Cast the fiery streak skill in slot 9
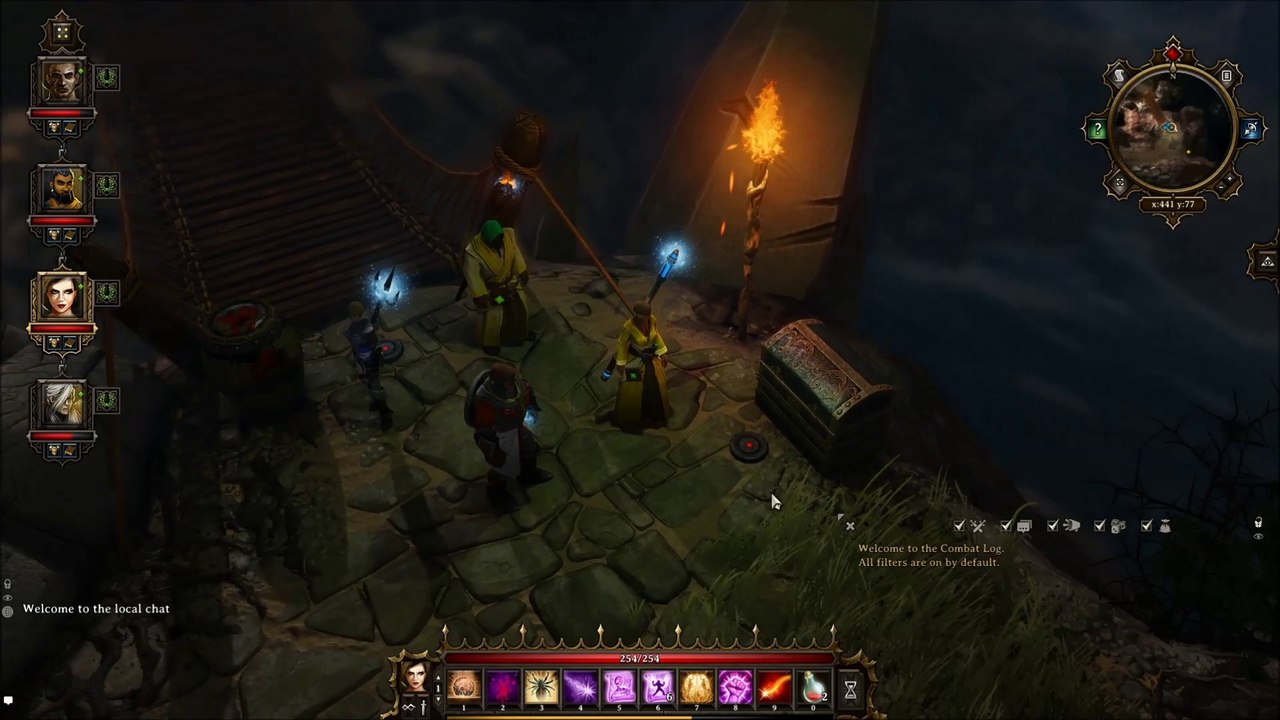This screenshot has width=1280, height=720. (x=774, y=688)
